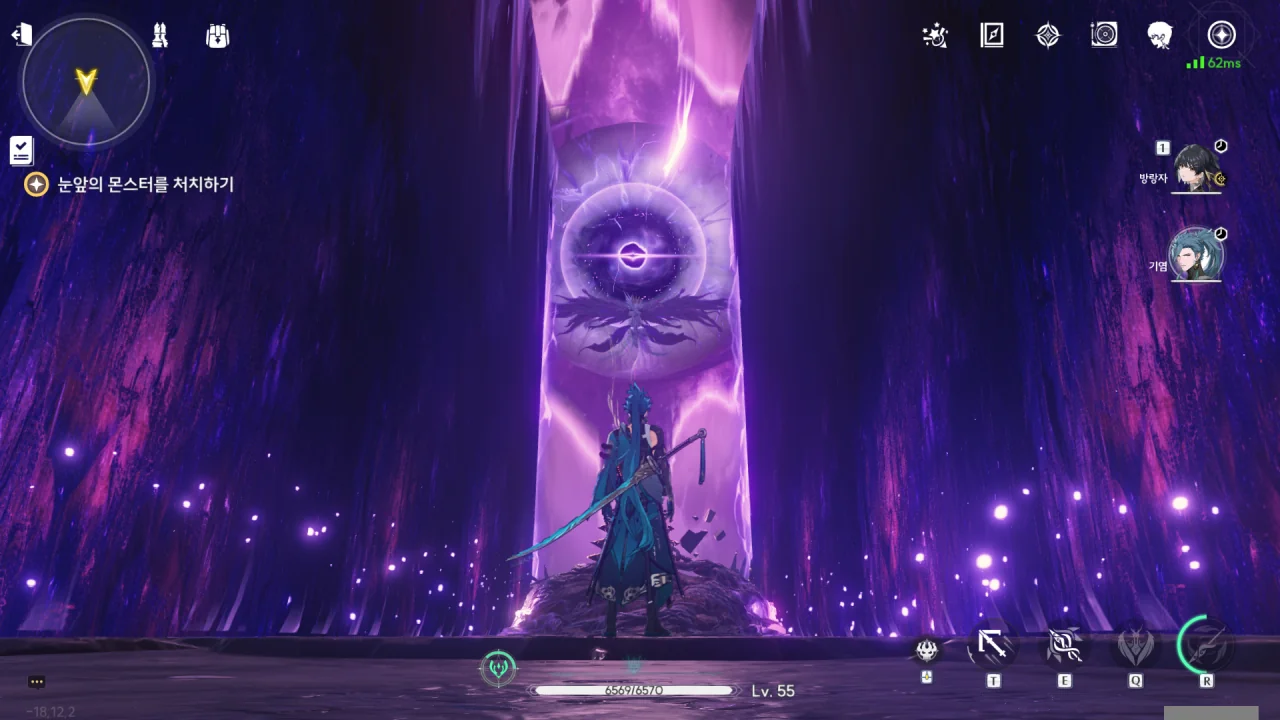Use the skull-faced utility gadget icon
The height and width of the screenshot is (720, 1280).
click(927, 650)
